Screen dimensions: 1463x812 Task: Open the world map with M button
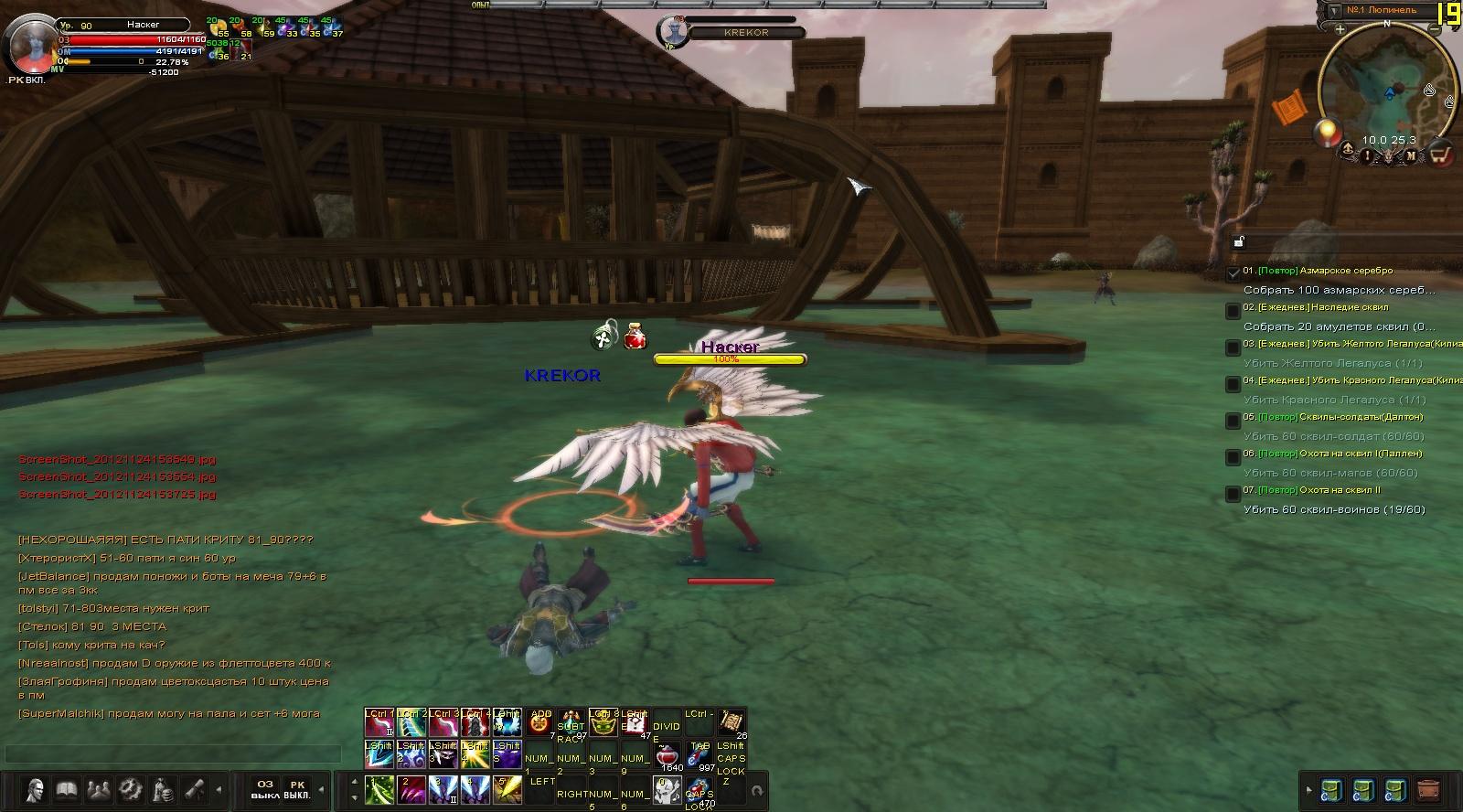[x=1410, y=155]
